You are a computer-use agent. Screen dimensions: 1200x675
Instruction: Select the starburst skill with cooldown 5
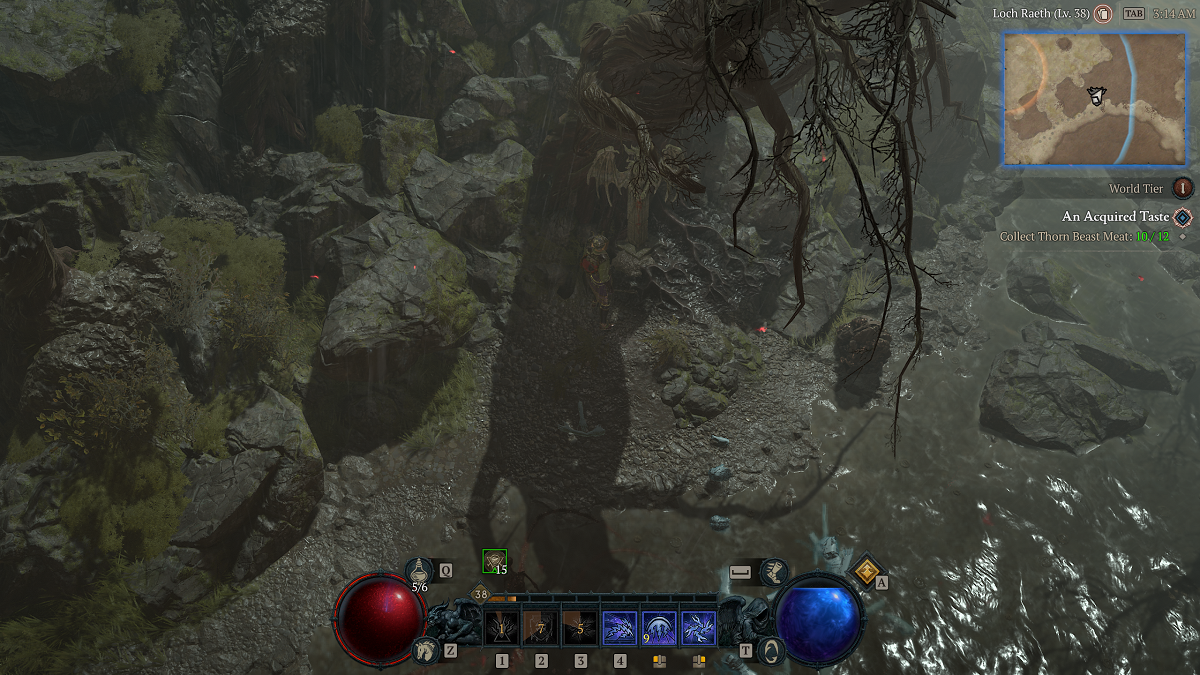point(580,628)
